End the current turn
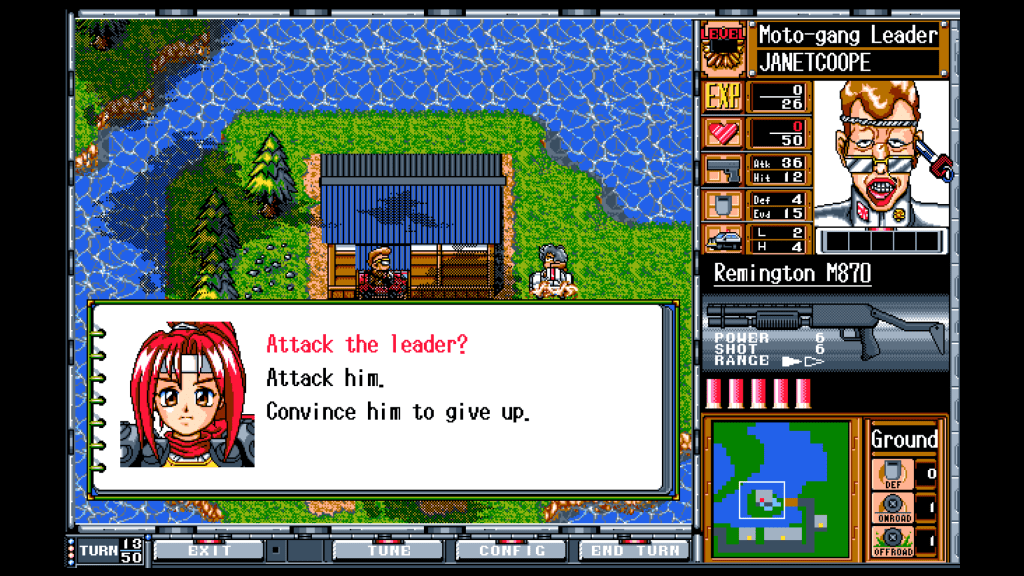Viewport: 1024px width, 576px height. click(x=634, y=550)
